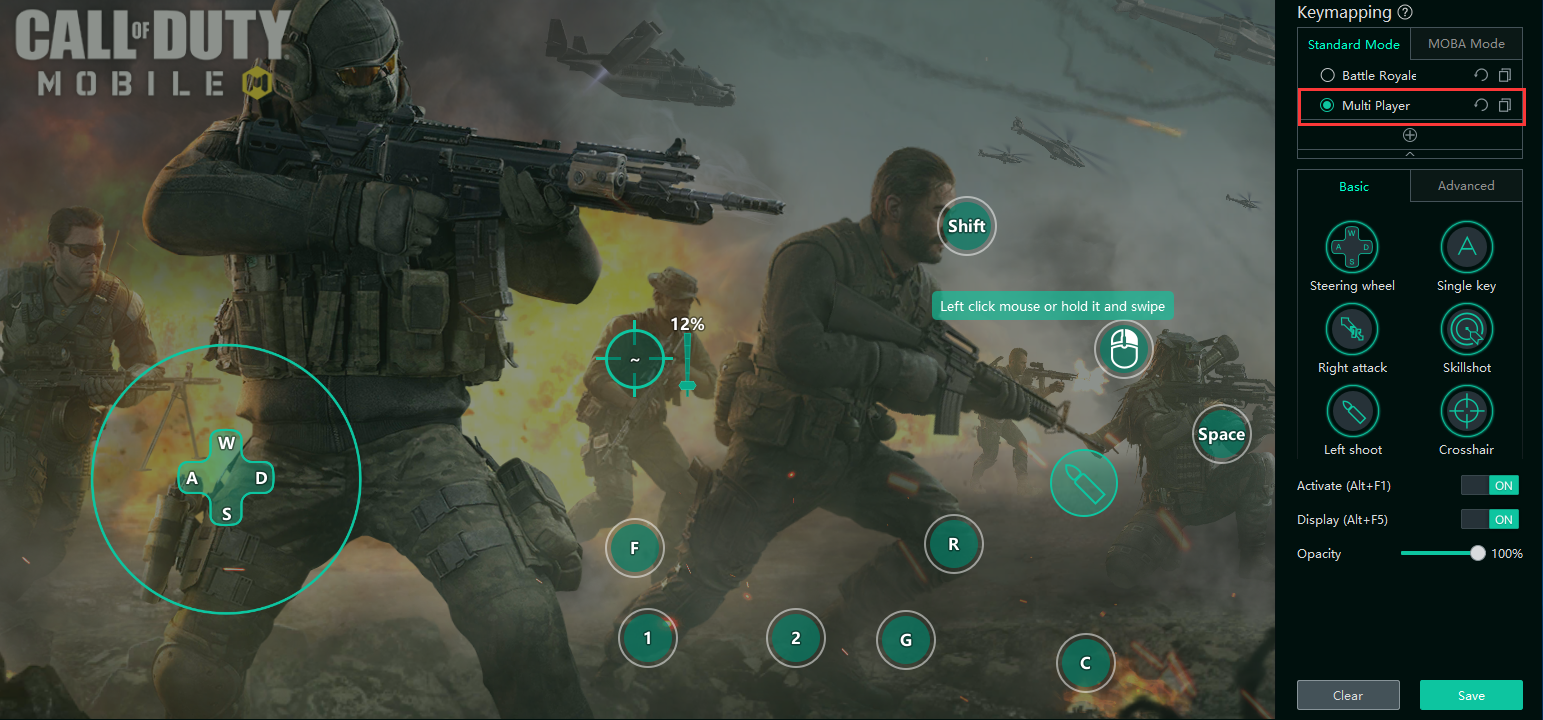
Task: Switch to the MOBA Mode tab
Action: point(1465,44)
